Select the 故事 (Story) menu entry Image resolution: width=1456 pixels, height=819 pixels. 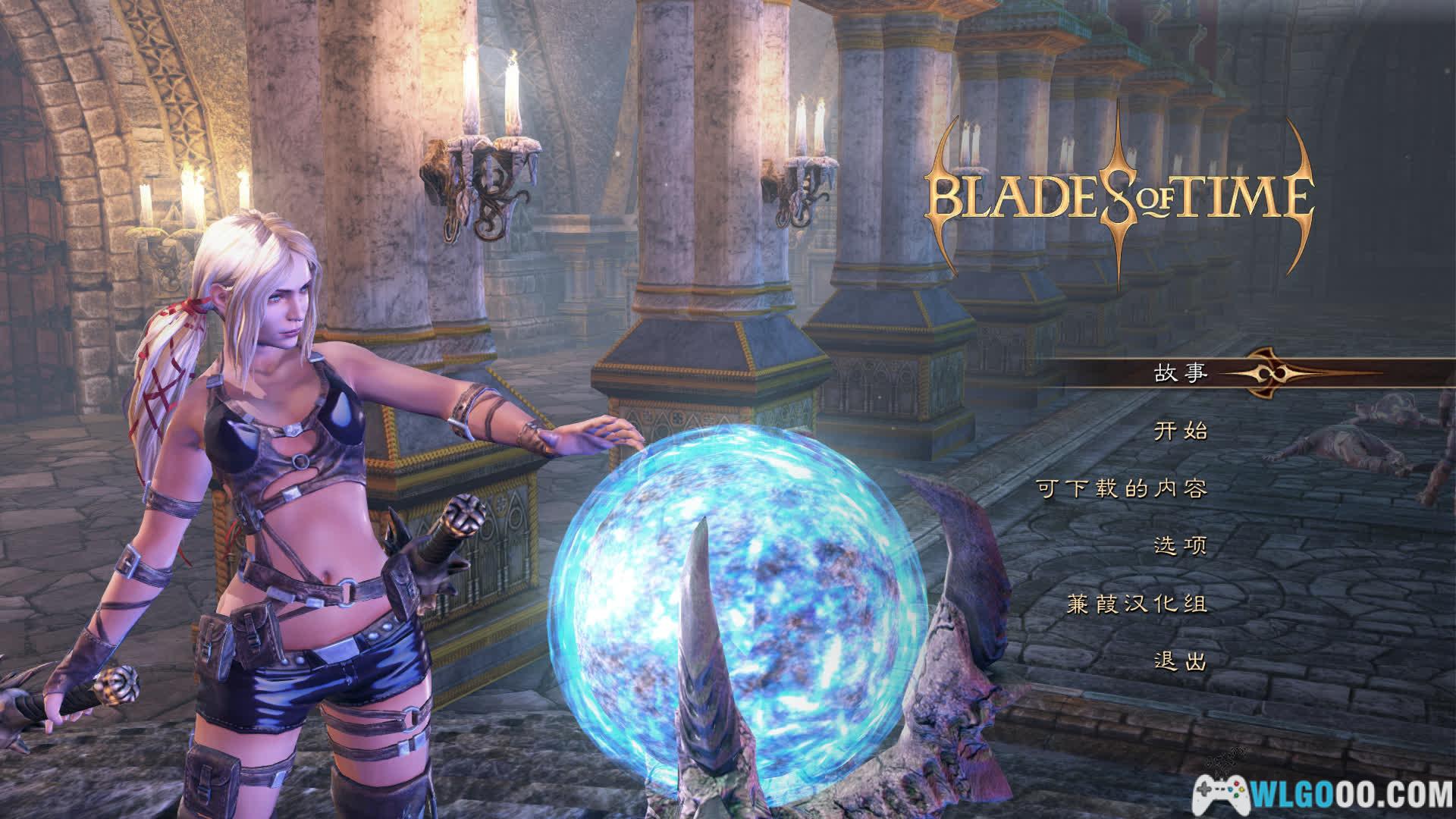click(x=1180, y=373)
